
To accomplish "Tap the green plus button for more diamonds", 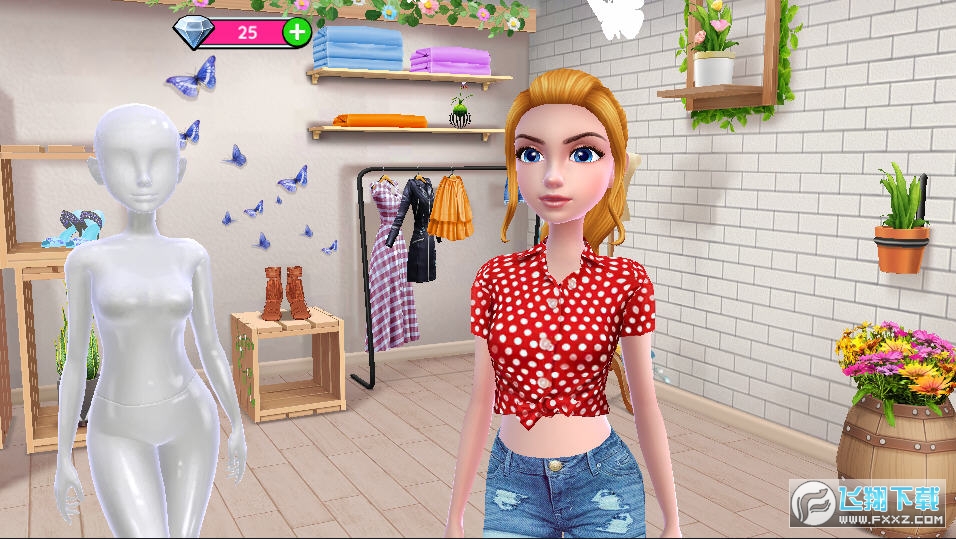I will pos(297,32).
